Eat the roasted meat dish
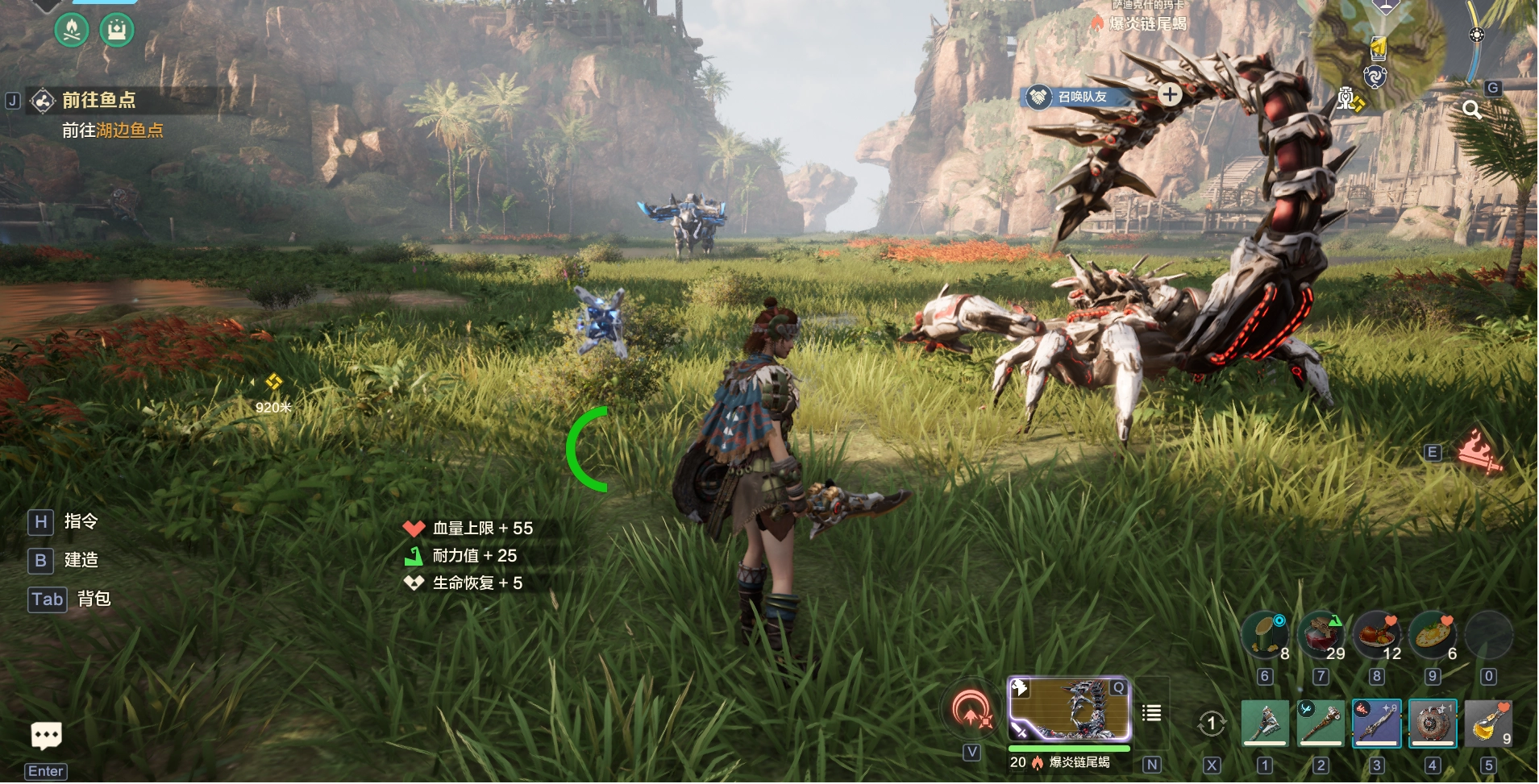Viewport: 1539px width, 784px height. 1376,635
